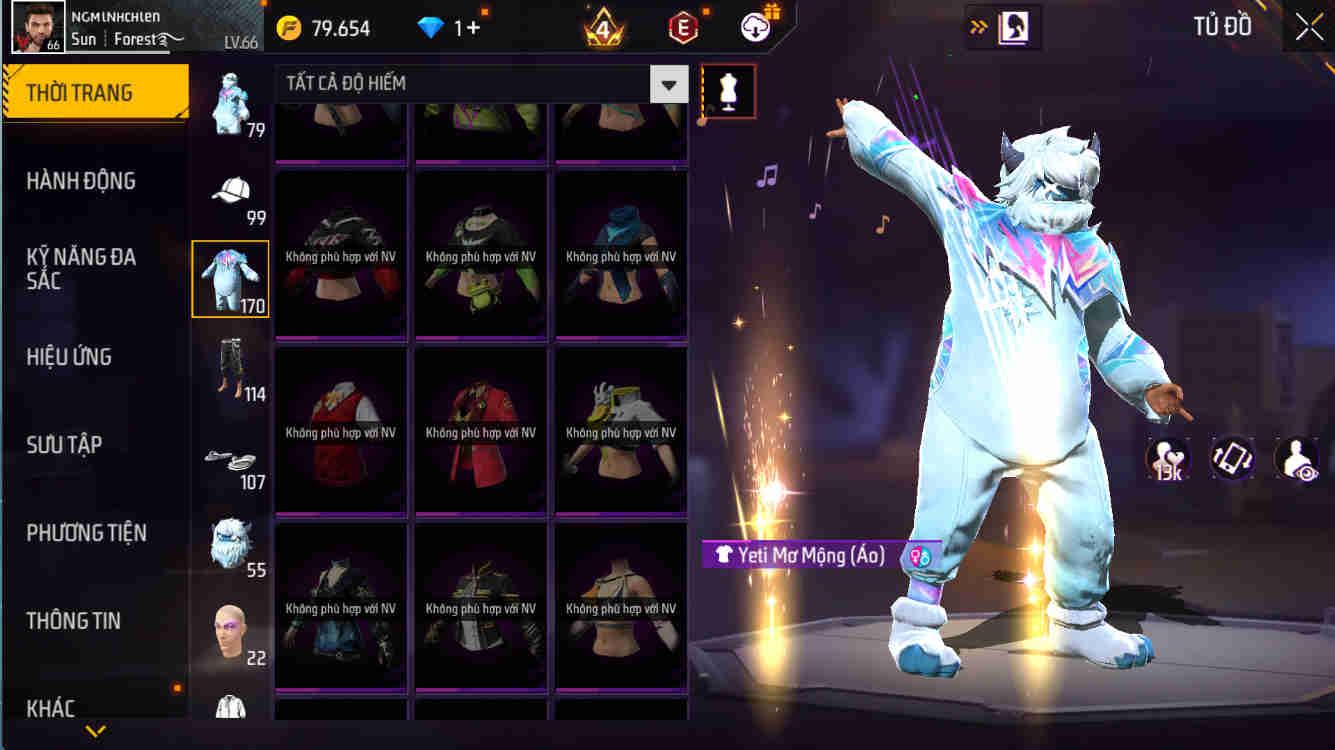This screenshot has height=750, width=1335.
Task: Open the cloud download gift icon
Action: [x=755, y=27]
